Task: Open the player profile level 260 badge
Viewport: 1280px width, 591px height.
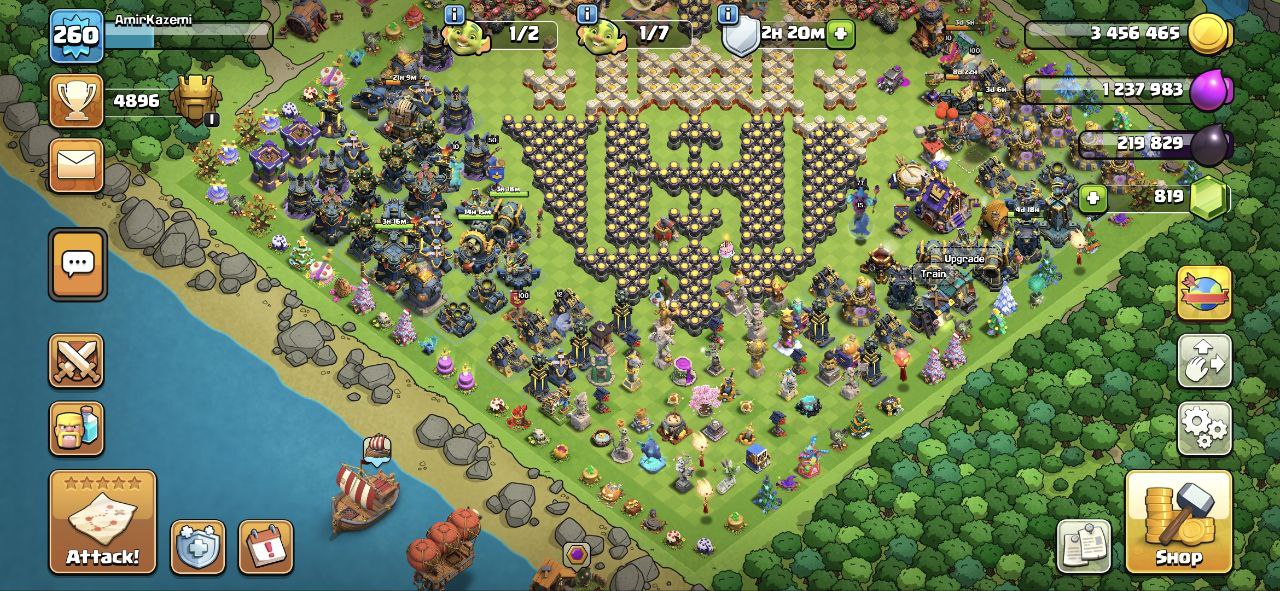Action: point(76,36)
